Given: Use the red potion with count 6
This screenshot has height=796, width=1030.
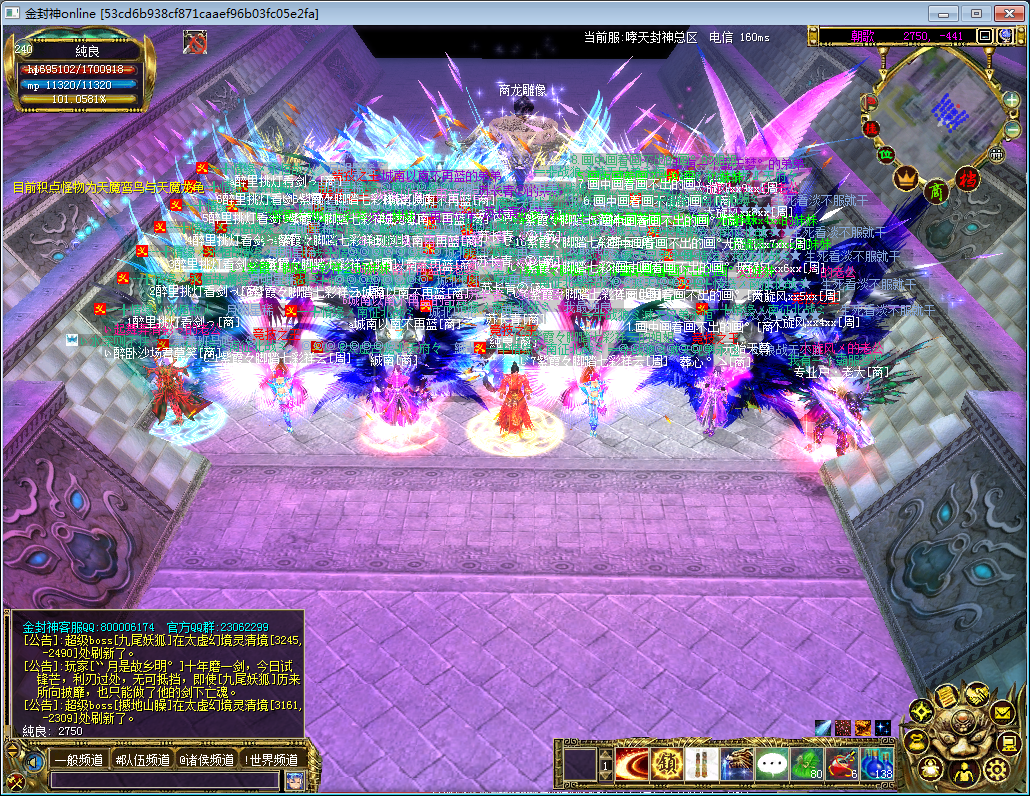Looking at the screenshot, I should tap(842, 765).
